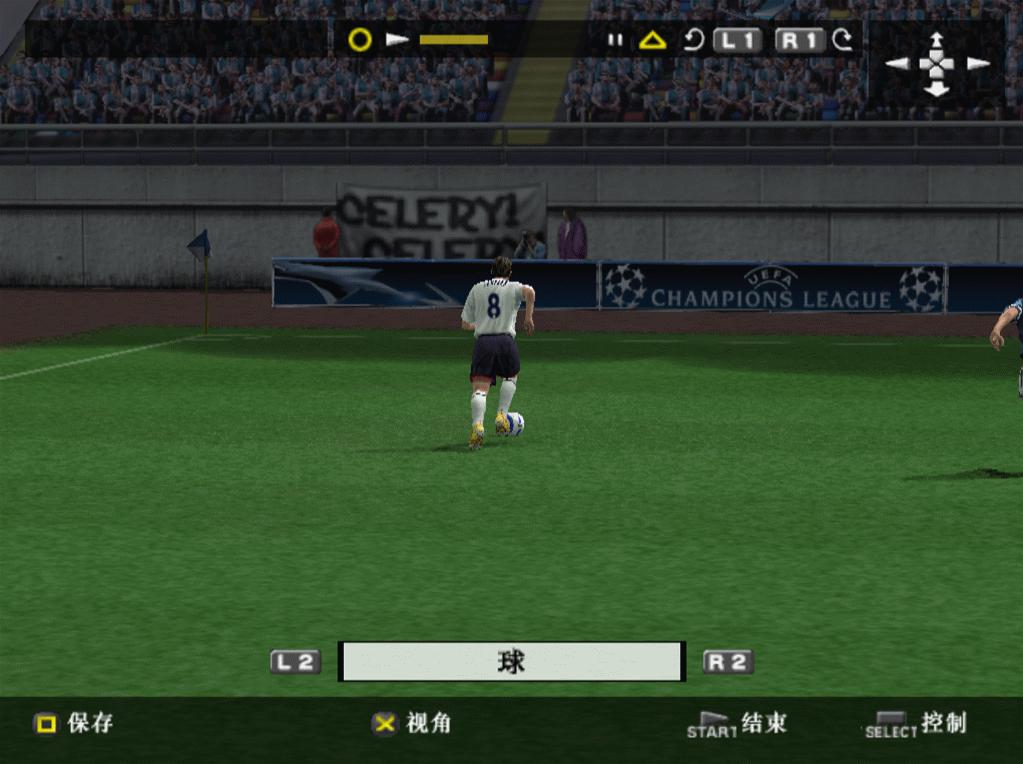Screen dimensions: 1023x764
Task: Move camera with the down arrow
Action: click(936, 89)
